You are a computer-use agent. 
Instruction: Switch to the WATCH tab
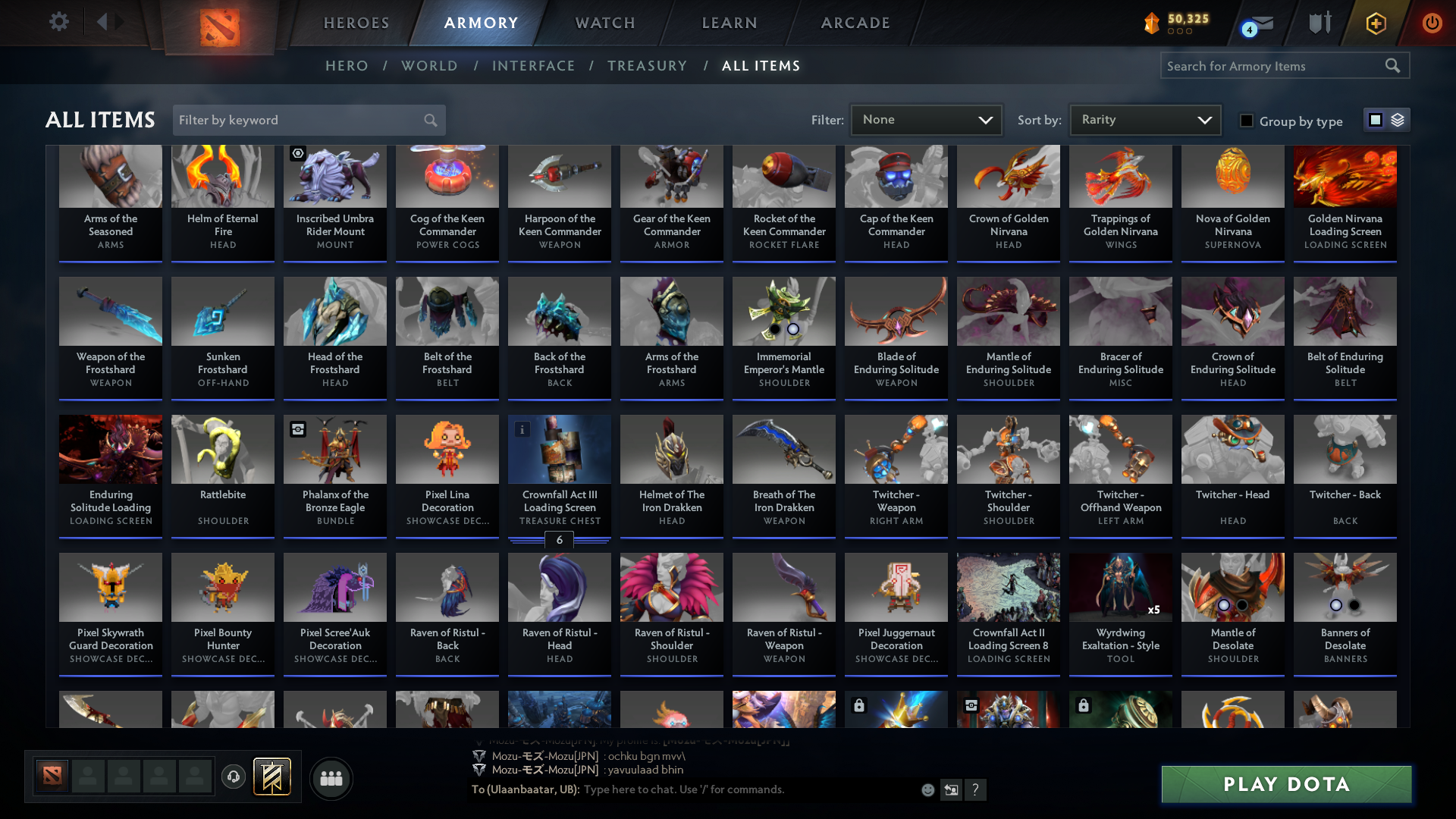(604, 23)
